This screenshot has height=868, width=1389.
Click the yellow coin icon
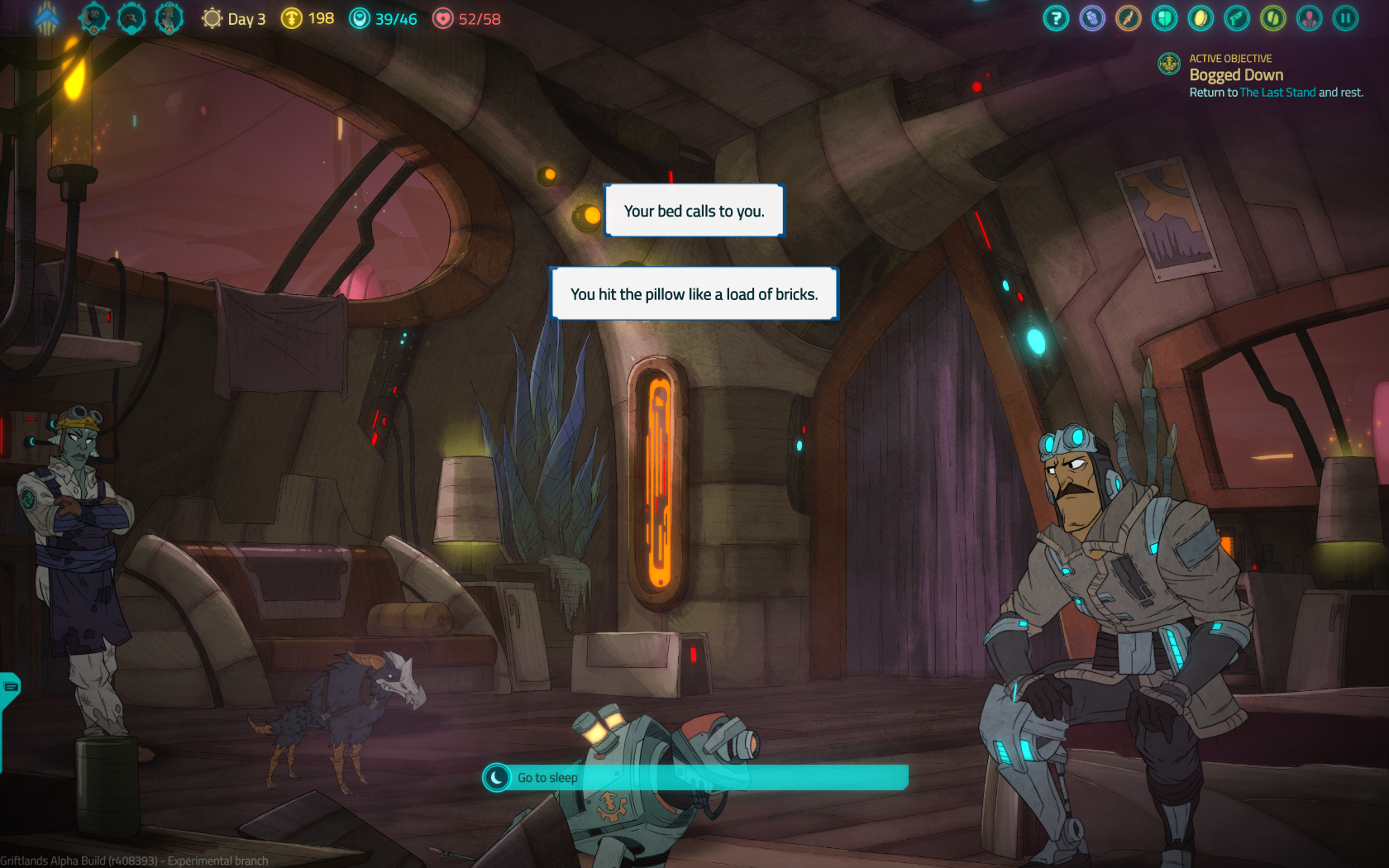1200,18
